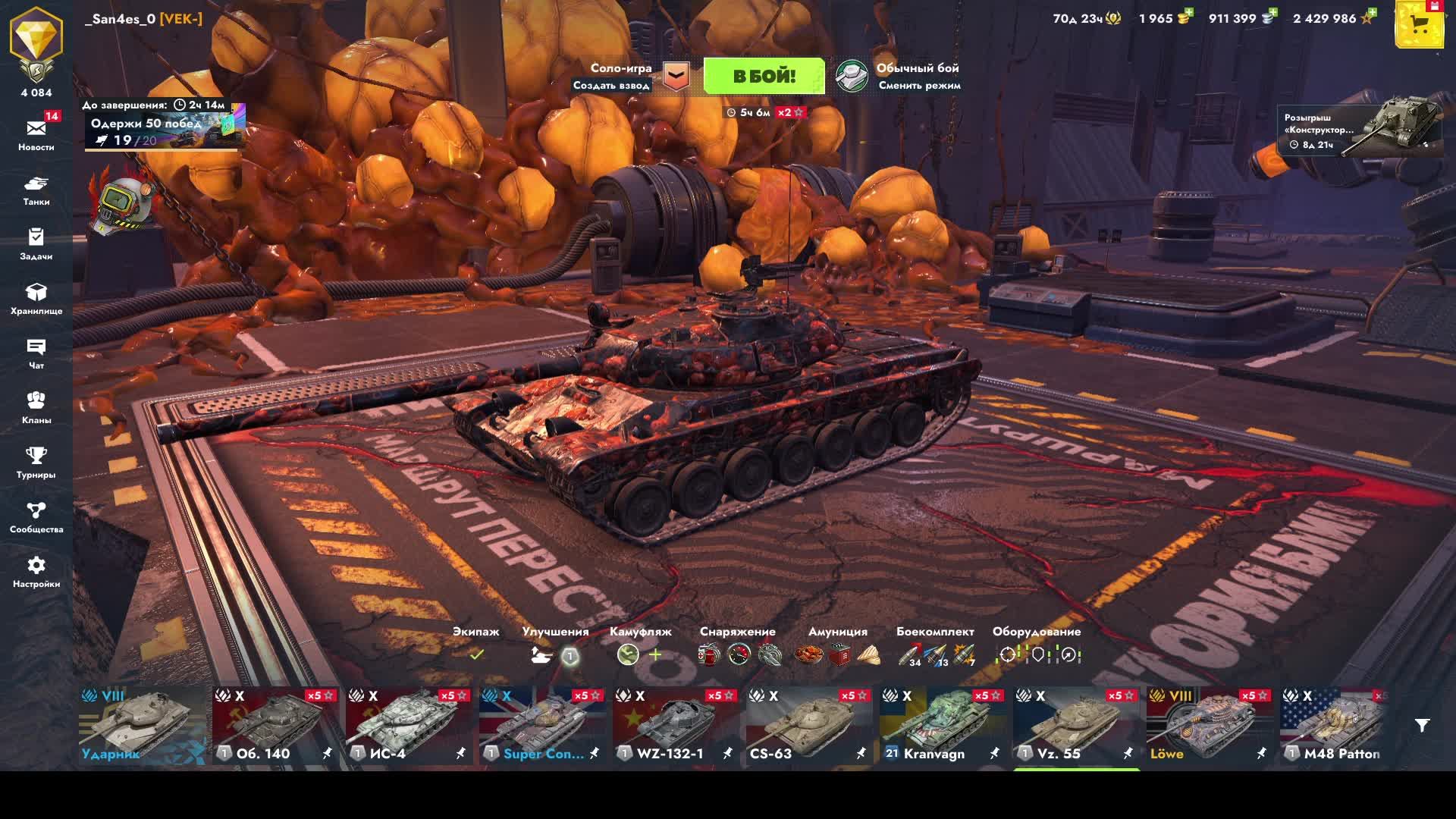Image resolution: width=1456 pixels, height=819 pixels.
Task: Open the Турниры tournaments page
Action: [36, 462]
